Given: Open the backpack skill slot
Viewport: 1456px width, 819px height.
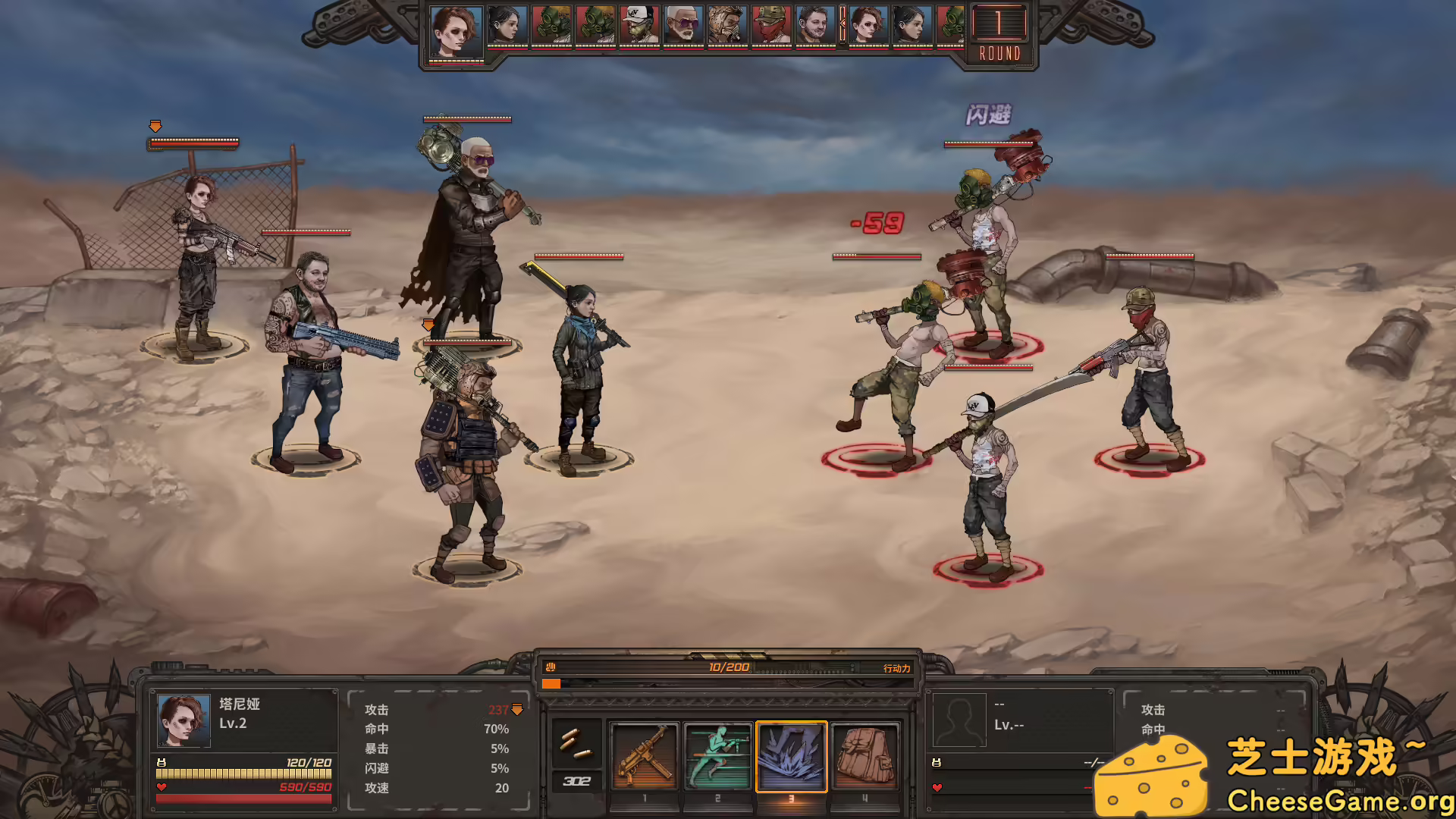Looking at the screenshot, I should [x=864, y=756].
